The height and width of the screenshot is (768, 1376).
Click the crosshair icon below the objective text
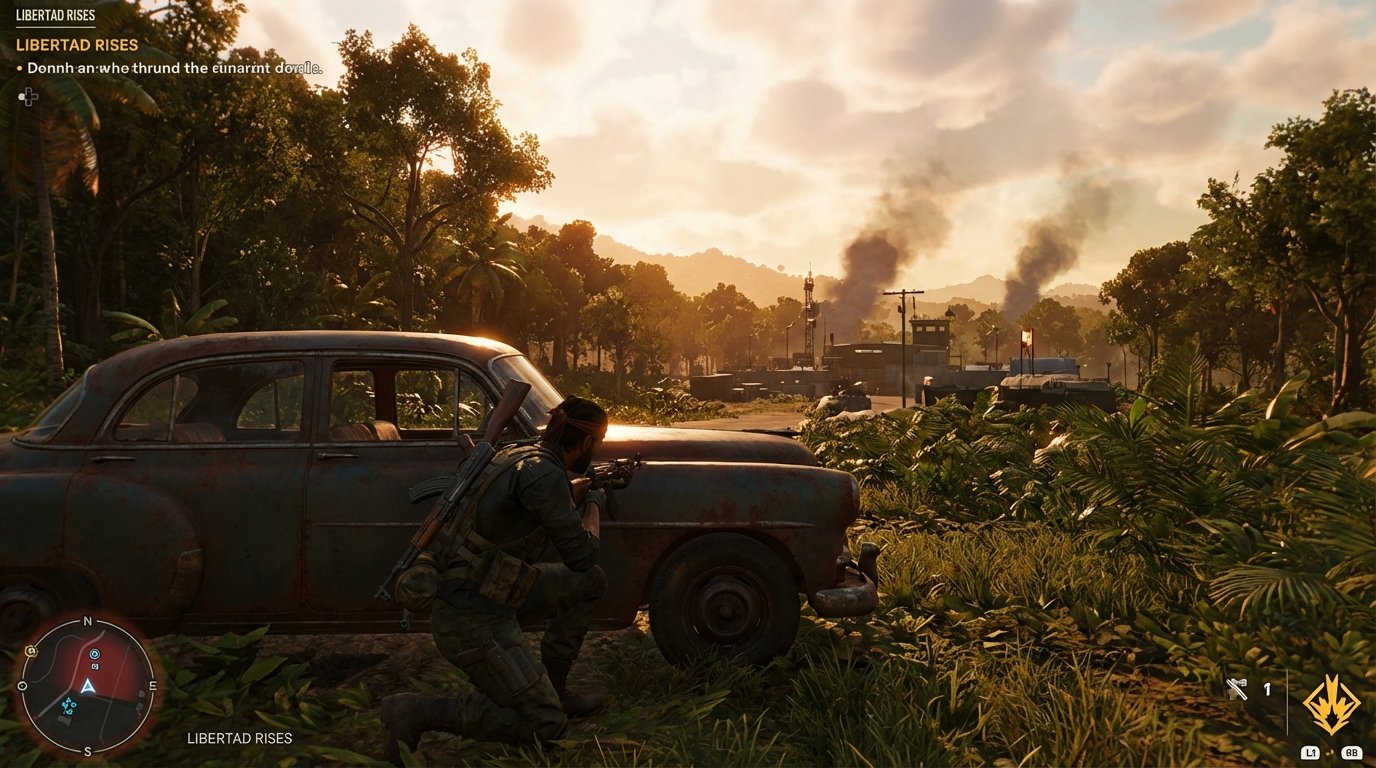(x=29, y=97)
